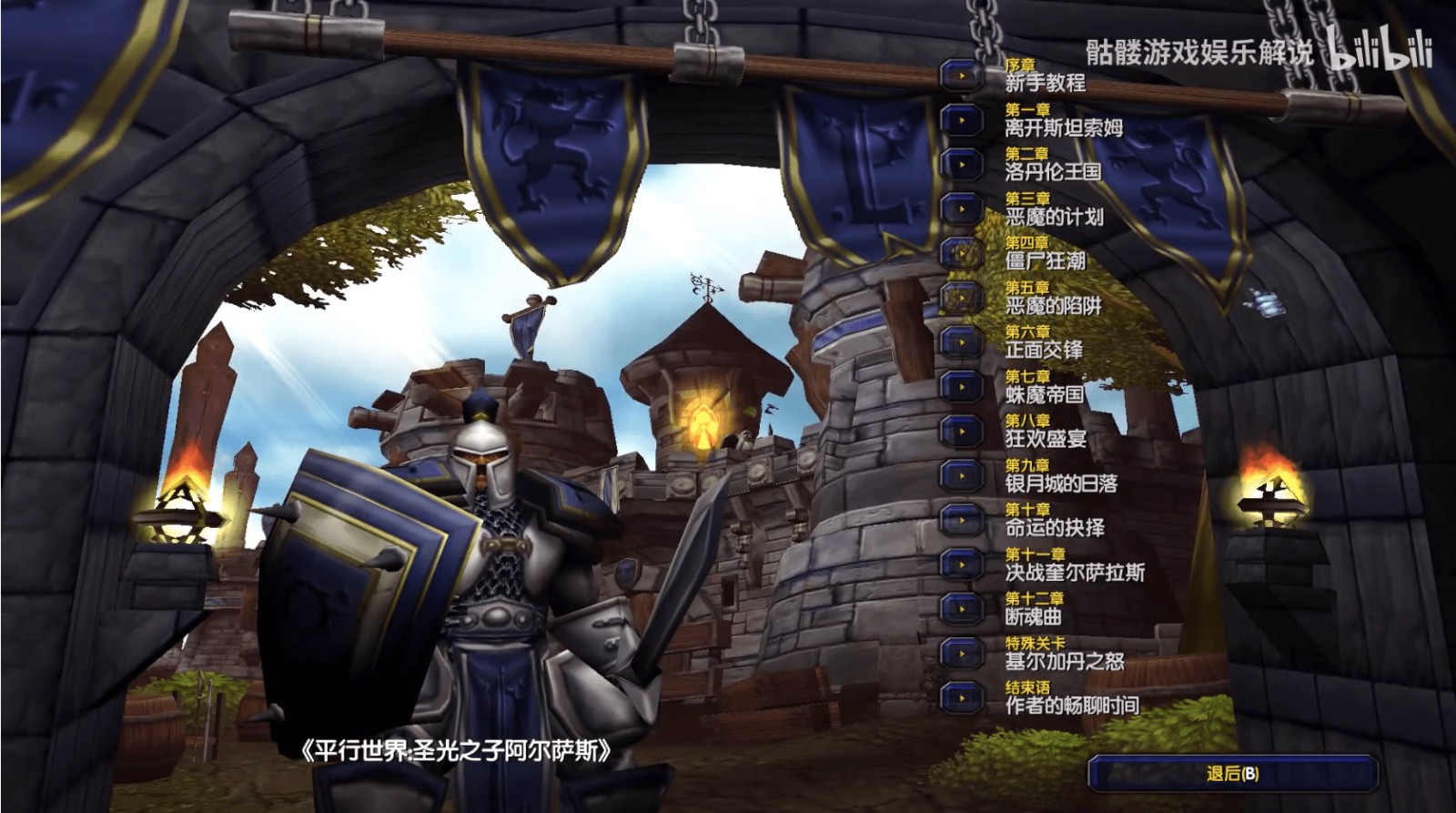Choose chapter one 离开斯坦索姆
Viewport: 1456px width, 813px height.
961,119
